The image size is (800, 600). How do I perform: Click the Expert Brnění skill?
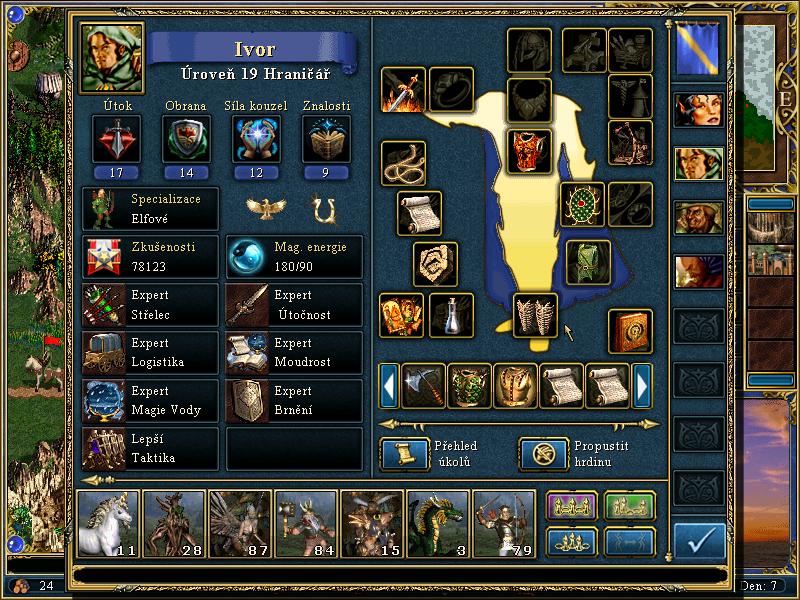coord(294,400)
